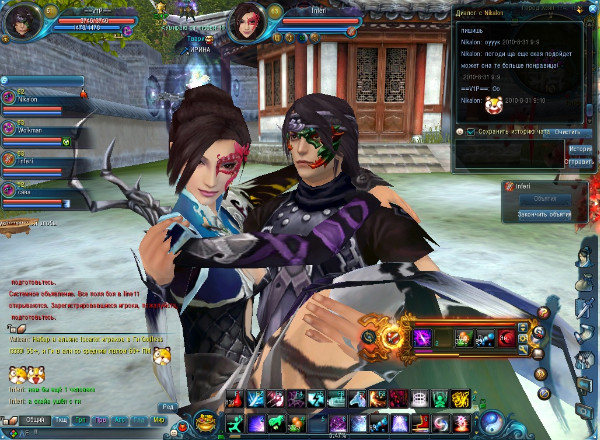The image size is (600, 440).
Task: Click the Объятия (embrace) button
Action: (544, 198)
